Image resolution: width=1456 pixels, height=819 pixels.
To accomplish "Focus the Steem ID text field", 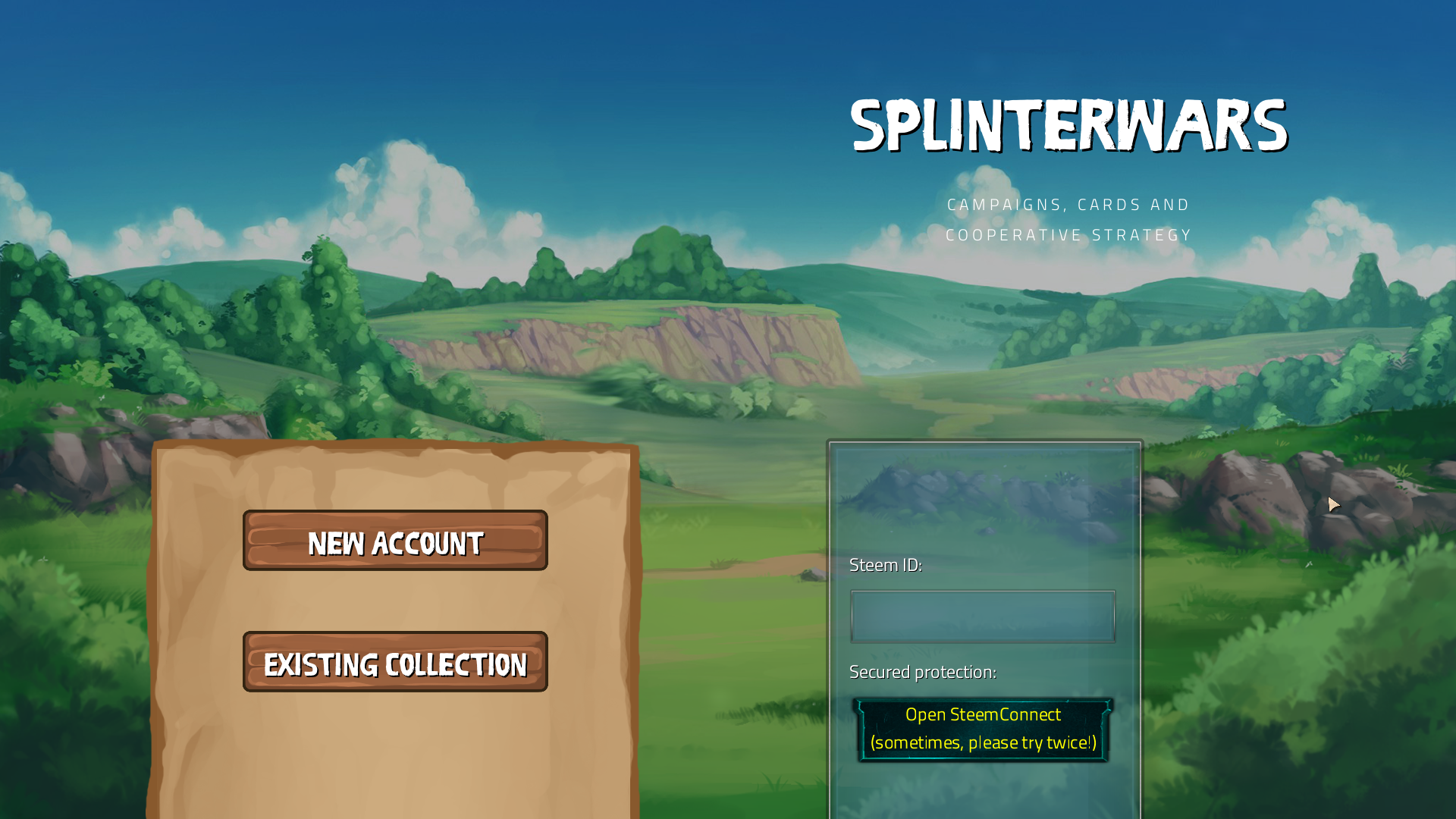I will click(983, 617).
